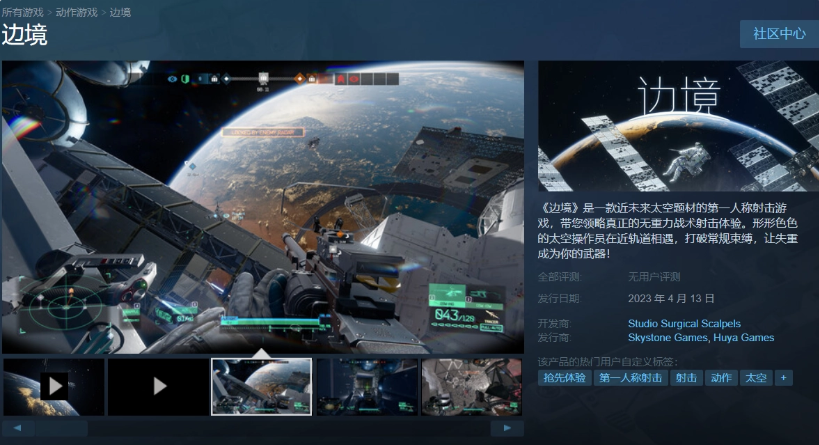The image size is (819, 445).
Task: Add a tag with the plus button
Action: [x=784, y=378]
